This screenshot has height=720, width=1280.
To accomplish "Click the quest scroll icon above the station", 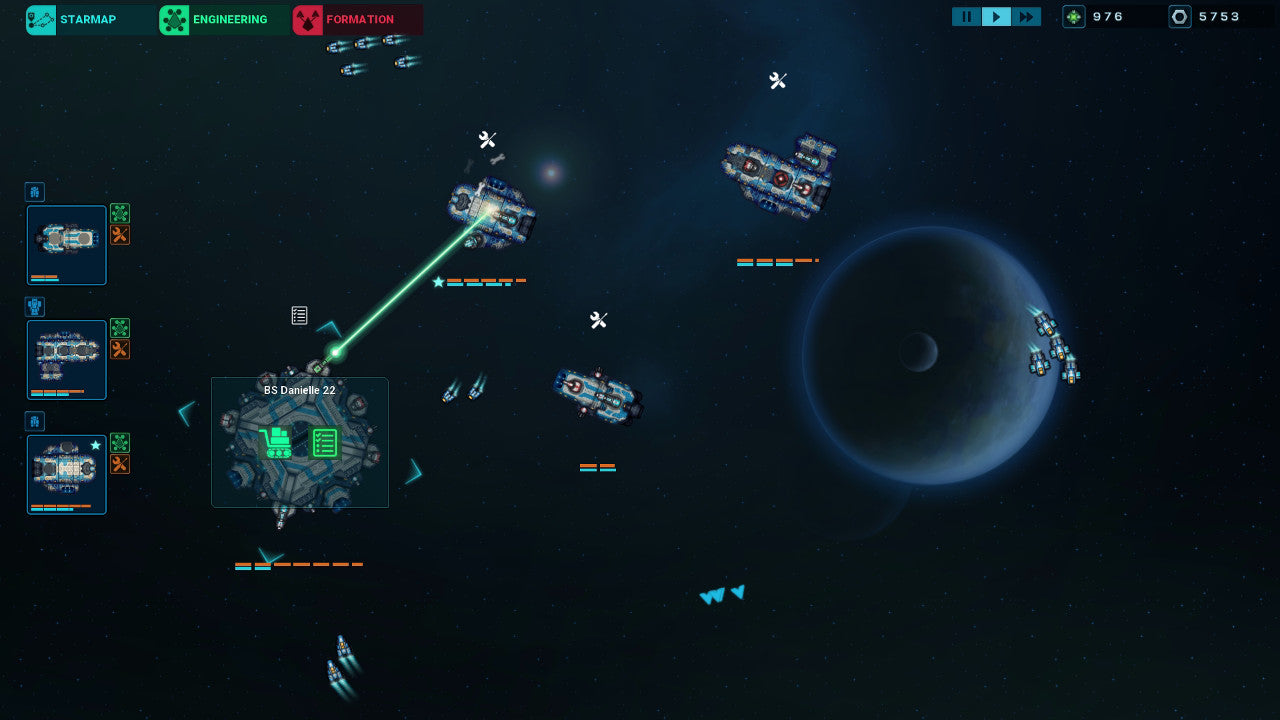I will pyautogui.click(x=298, y=315).
